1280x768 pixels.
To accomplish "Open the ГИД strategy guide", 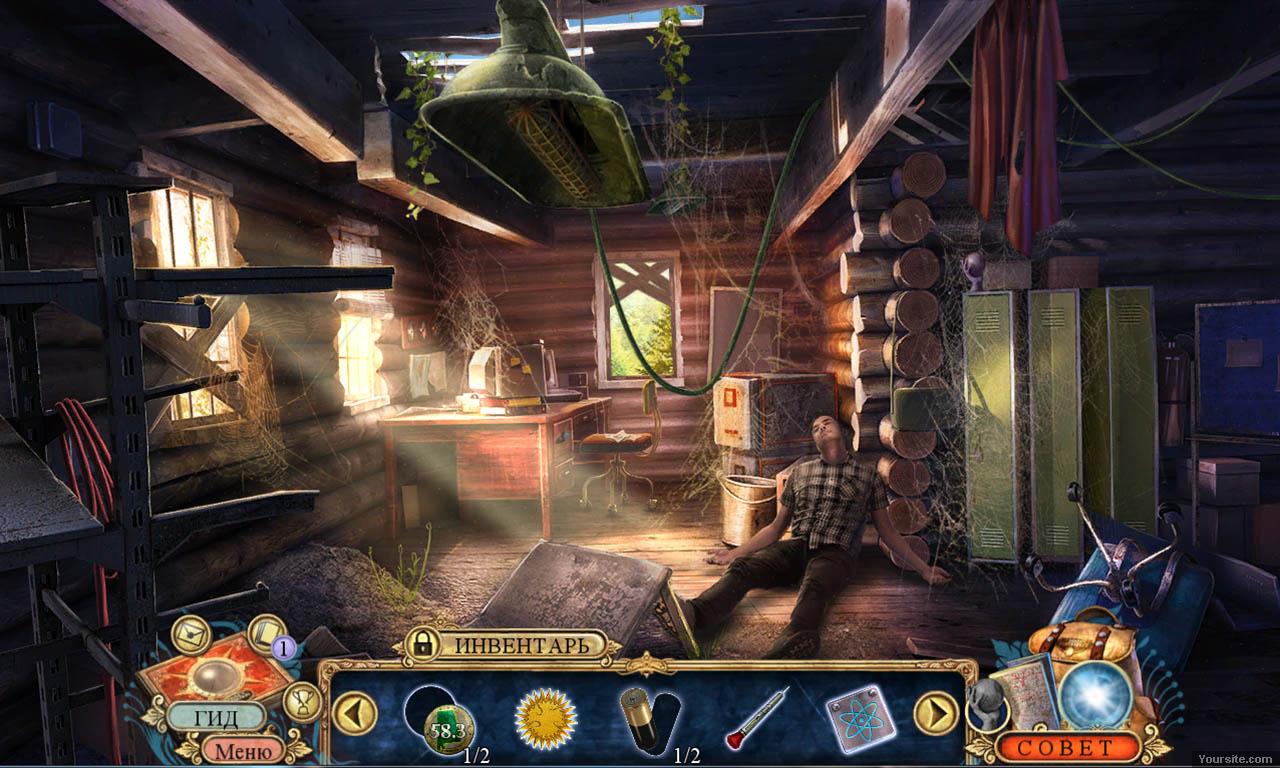I will coord(215,716).
